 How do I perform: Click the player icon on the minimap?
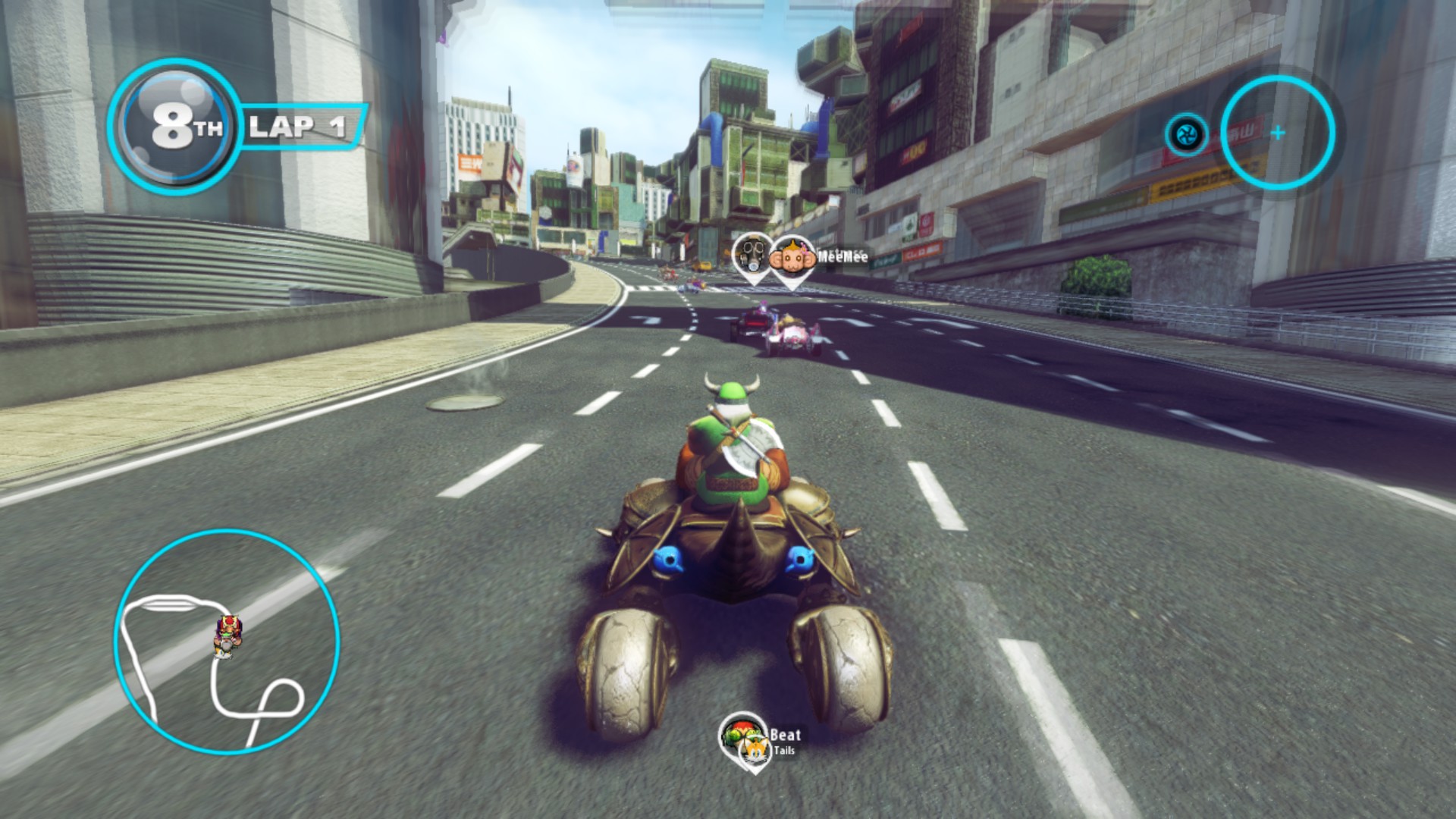[x=227, y=635]
